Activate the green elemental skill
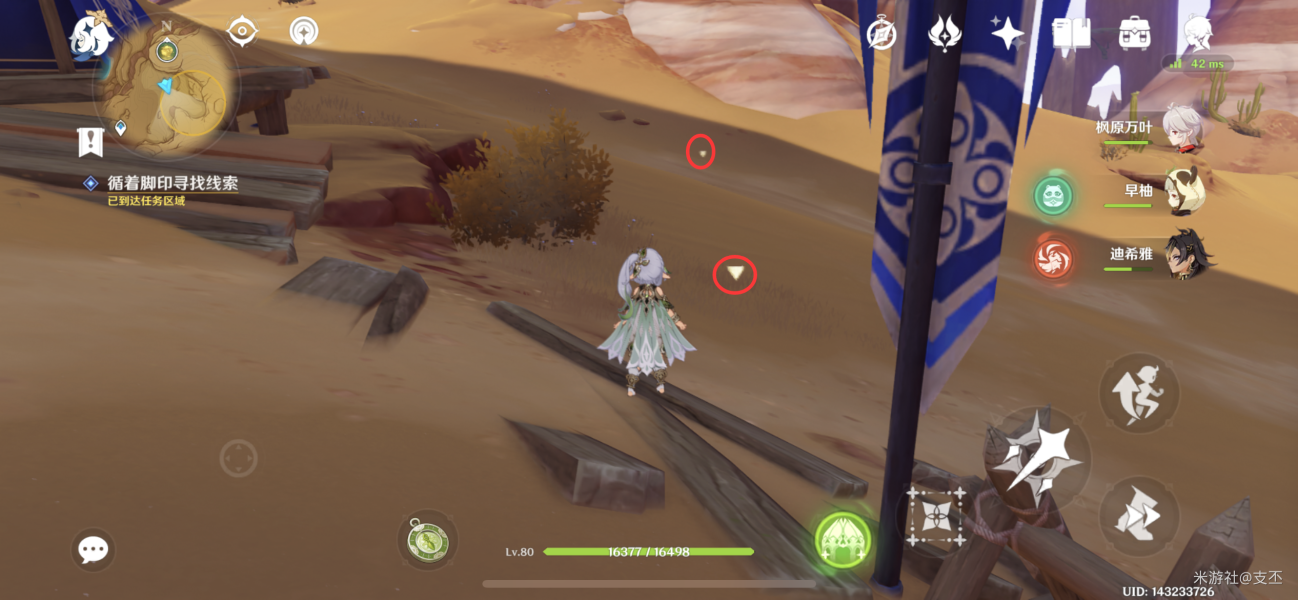1298x600 pixels. click(x=843, y=541)
